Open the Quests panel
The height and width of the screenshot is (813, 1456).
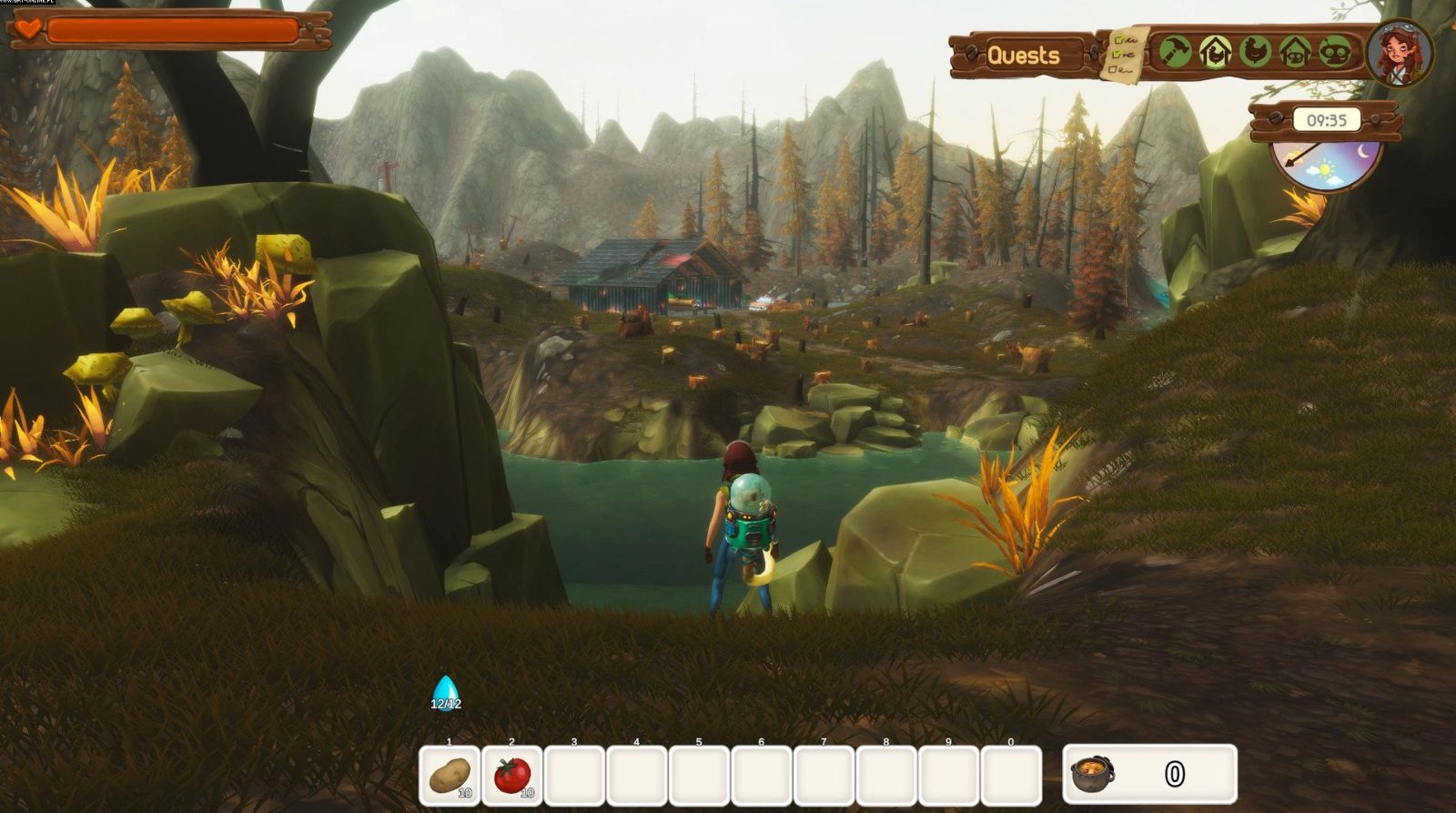coord(1023,56)
